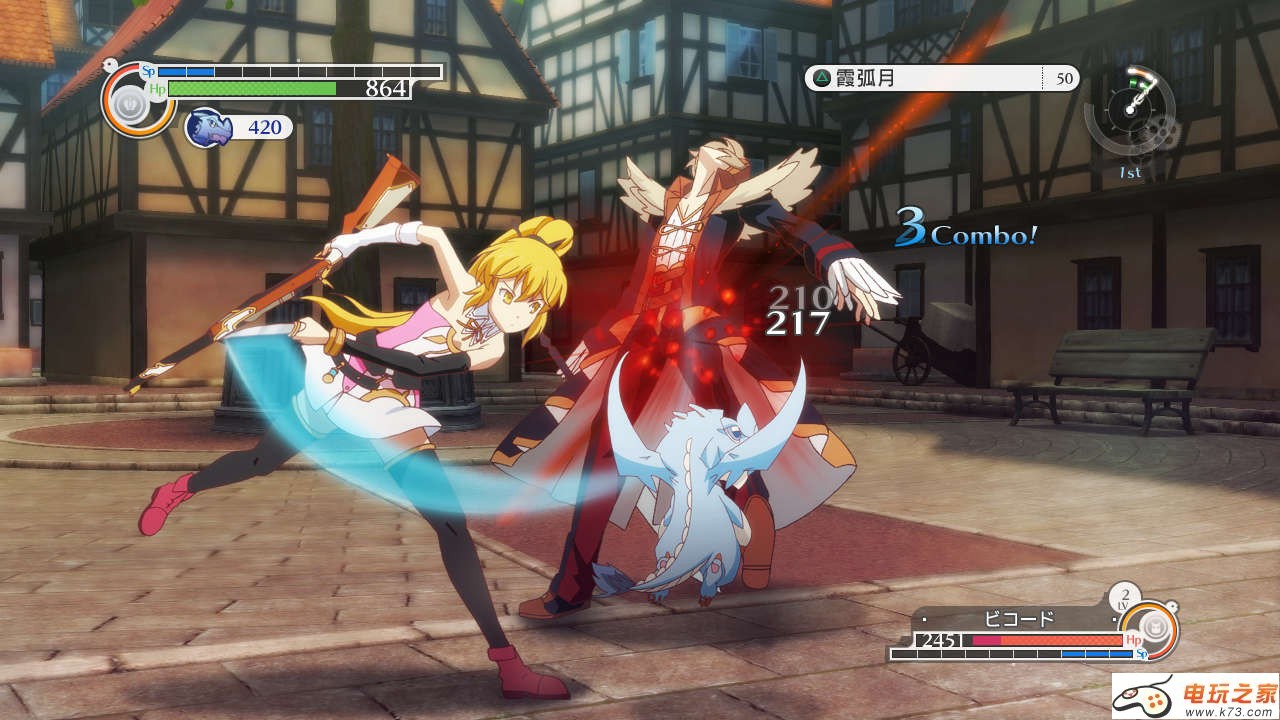
Task: Click the blue dragon icon
Action: point(209,127)
